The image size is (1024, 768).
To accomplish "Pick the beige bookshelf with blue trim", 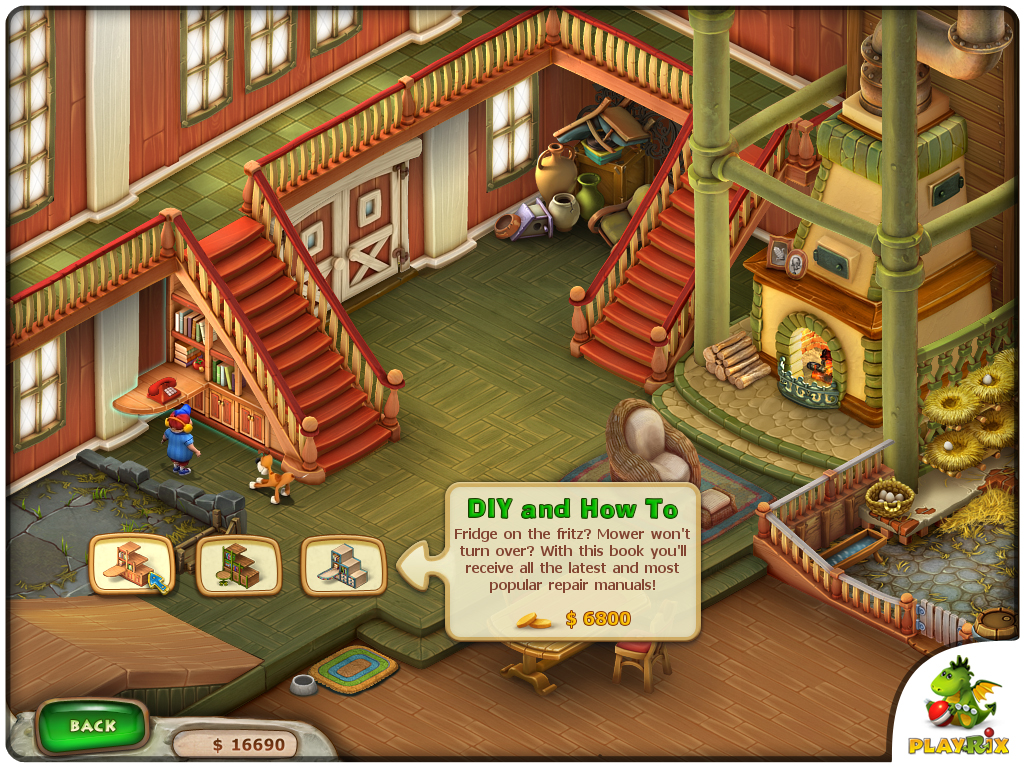I will (343, 566).
